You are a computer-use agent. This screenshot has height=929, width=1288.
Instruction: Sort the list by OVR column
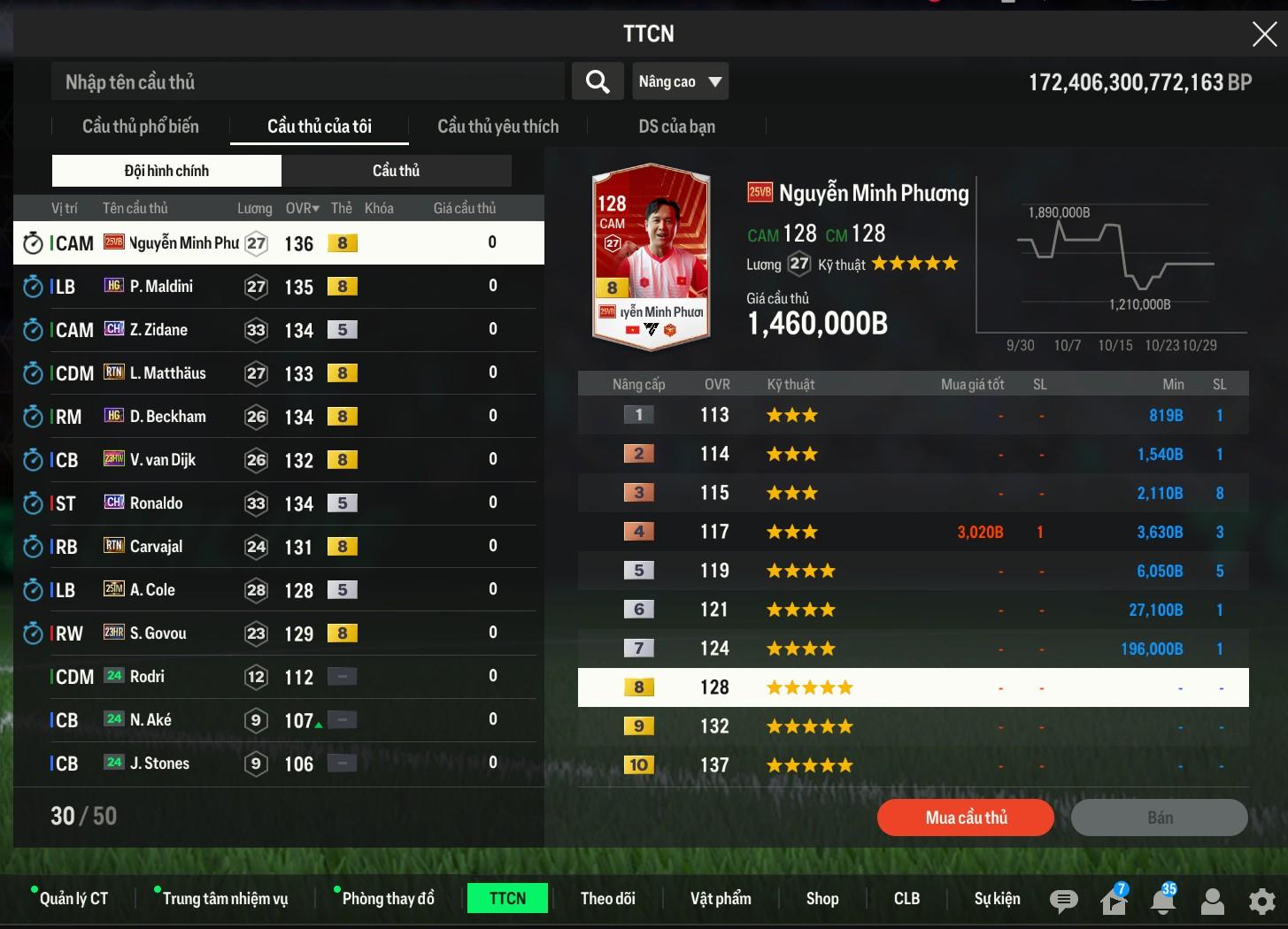302,209
